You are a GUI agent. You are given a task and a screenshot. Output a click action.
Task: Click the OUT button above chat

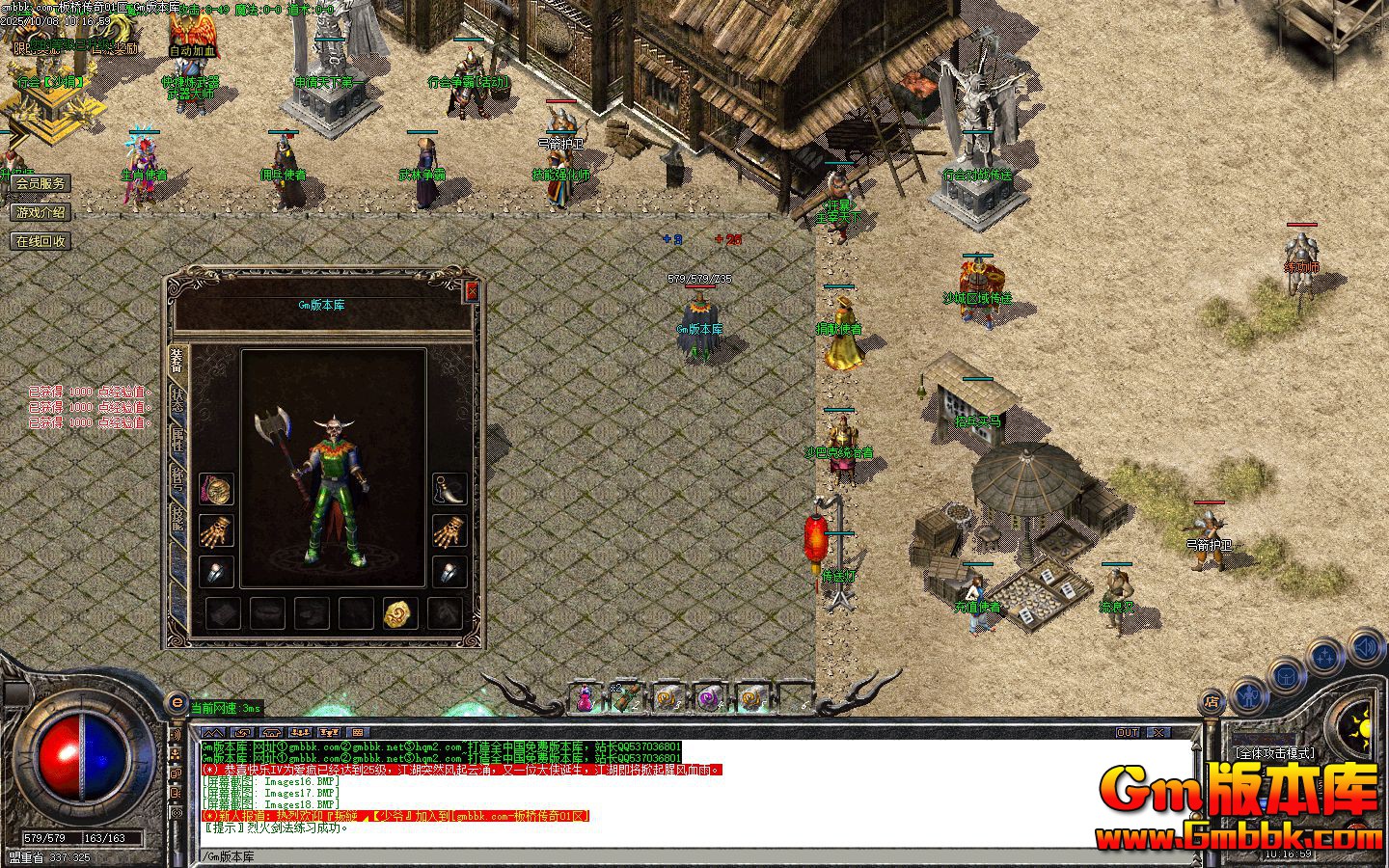click(x=1128, y=733)
